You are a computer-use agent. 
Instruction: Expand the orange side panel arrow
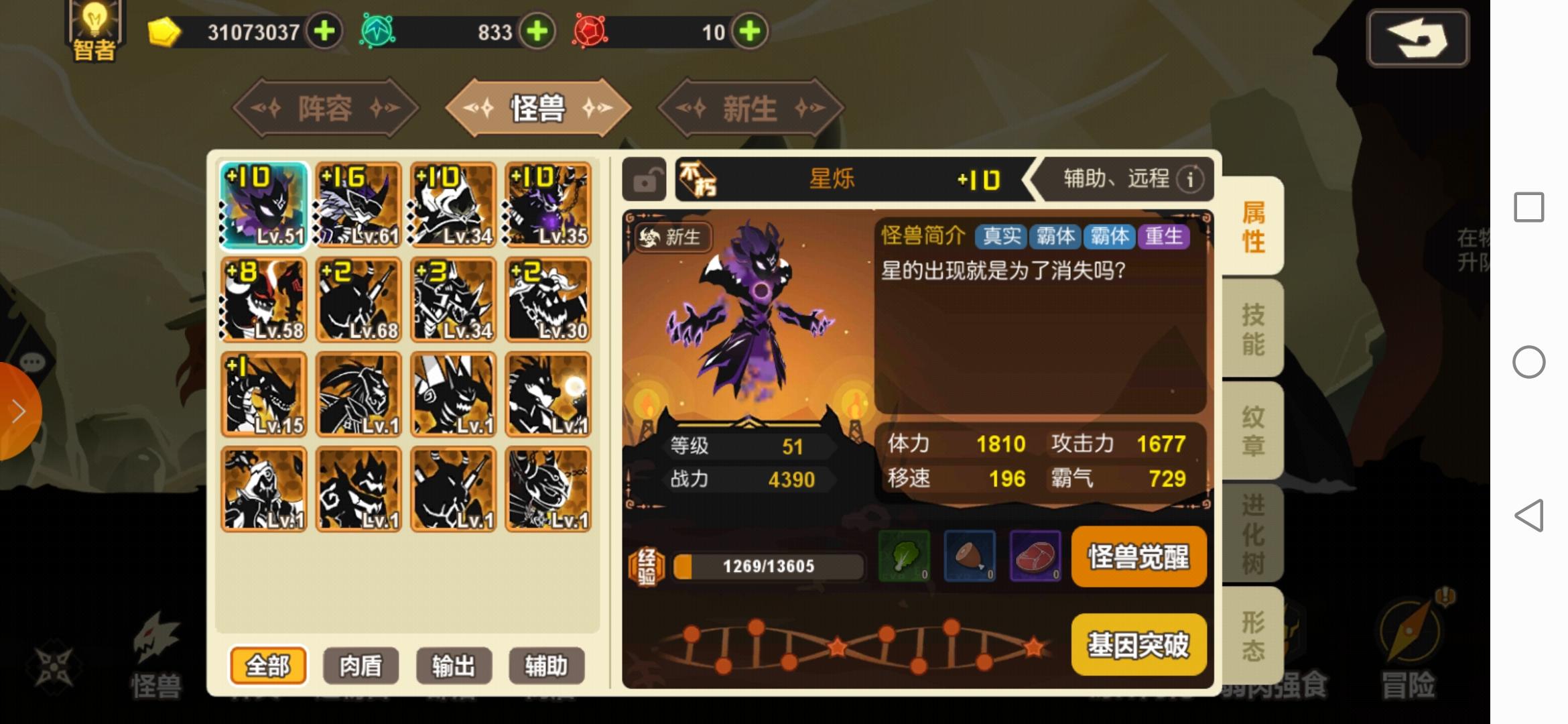point(17,410)
